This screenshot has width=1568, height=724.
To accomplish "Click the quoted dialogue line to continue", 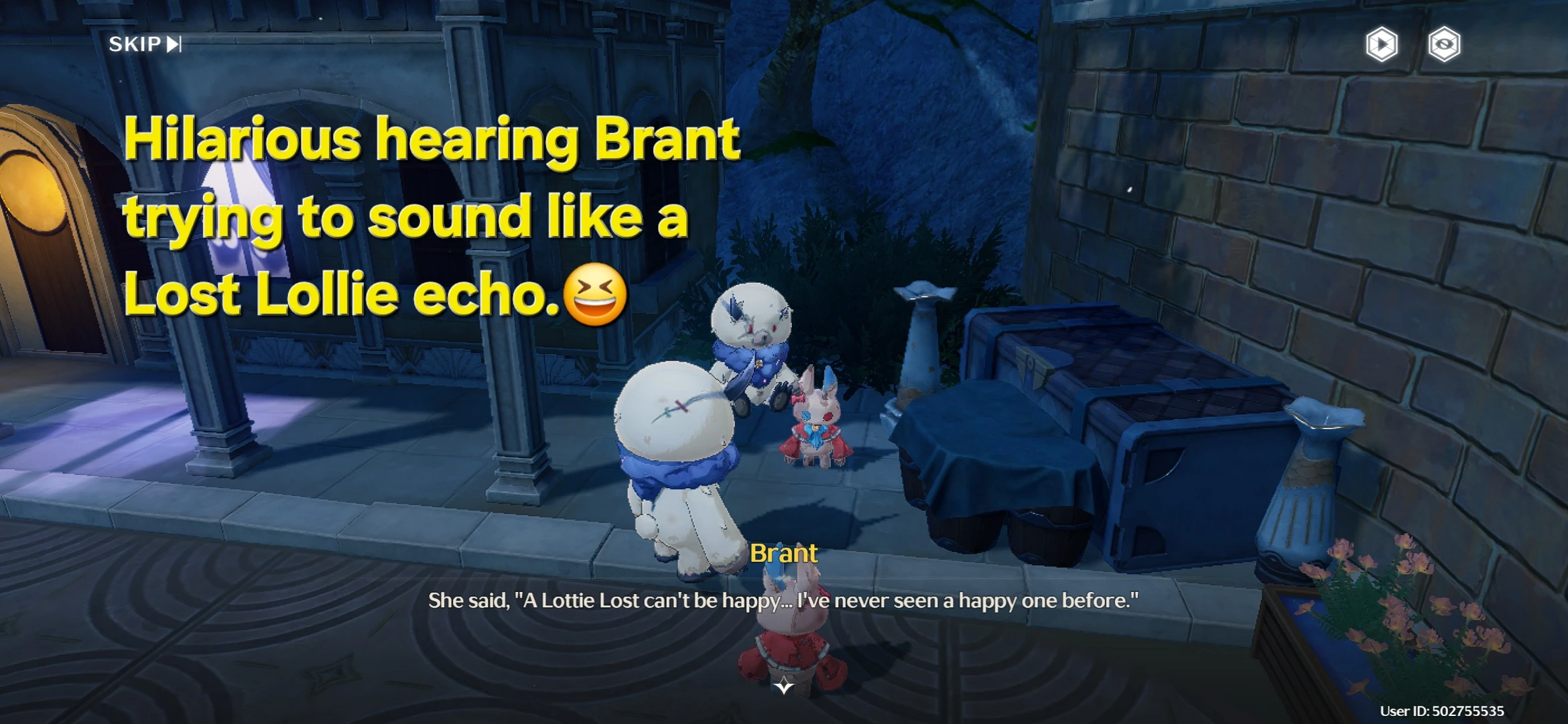I will click(x=784, y=600).
